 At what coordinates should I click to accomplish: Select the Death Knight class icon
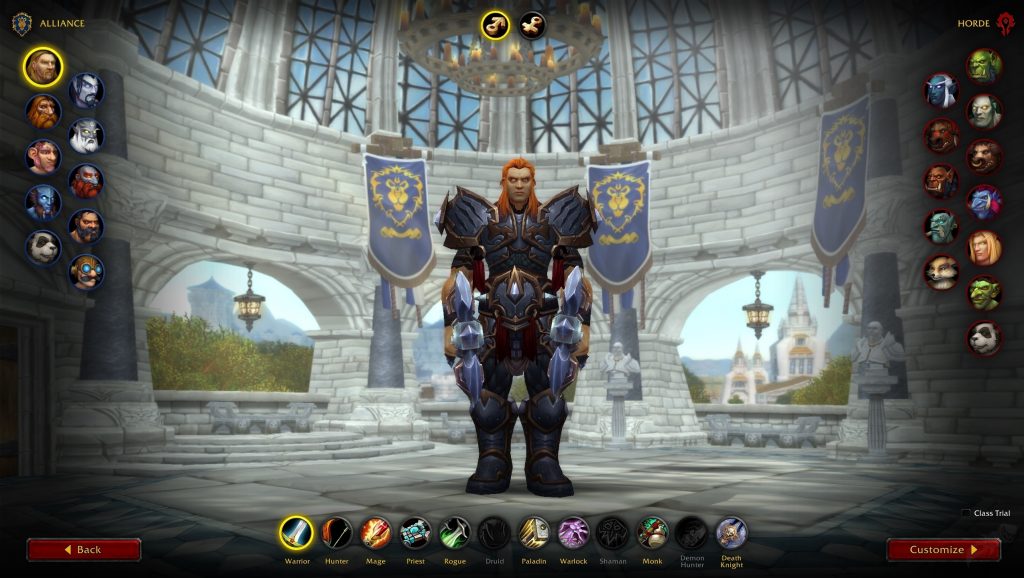(x=731, y=532)
